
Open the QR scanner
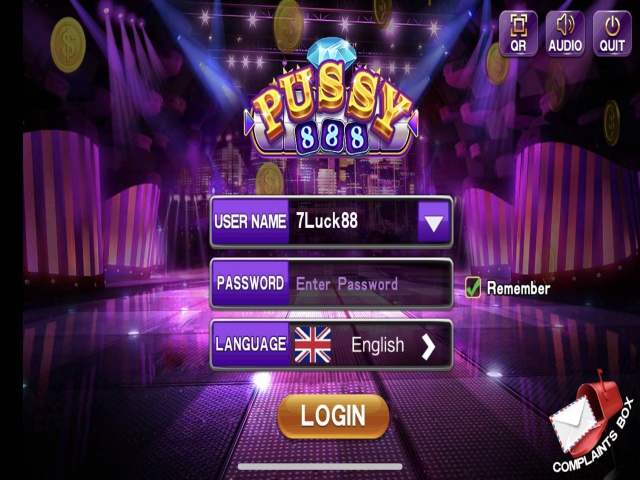[518, 33]
